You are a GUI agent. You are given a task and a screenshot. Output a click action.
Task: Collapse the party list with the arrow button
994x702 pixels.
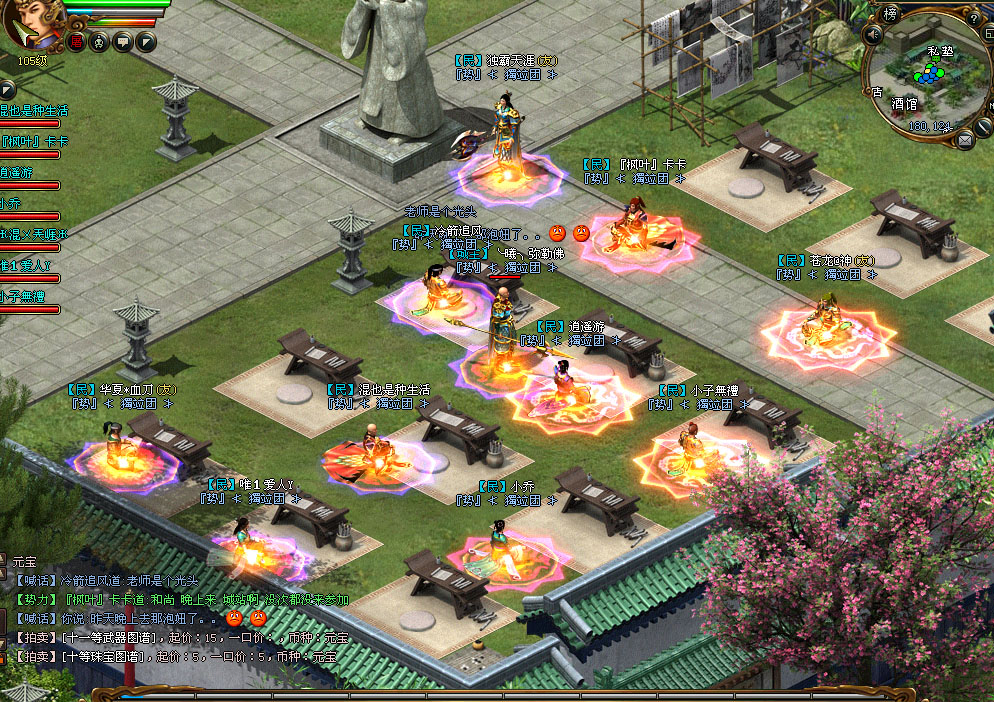pyautogui.click(x=8, y=89)
